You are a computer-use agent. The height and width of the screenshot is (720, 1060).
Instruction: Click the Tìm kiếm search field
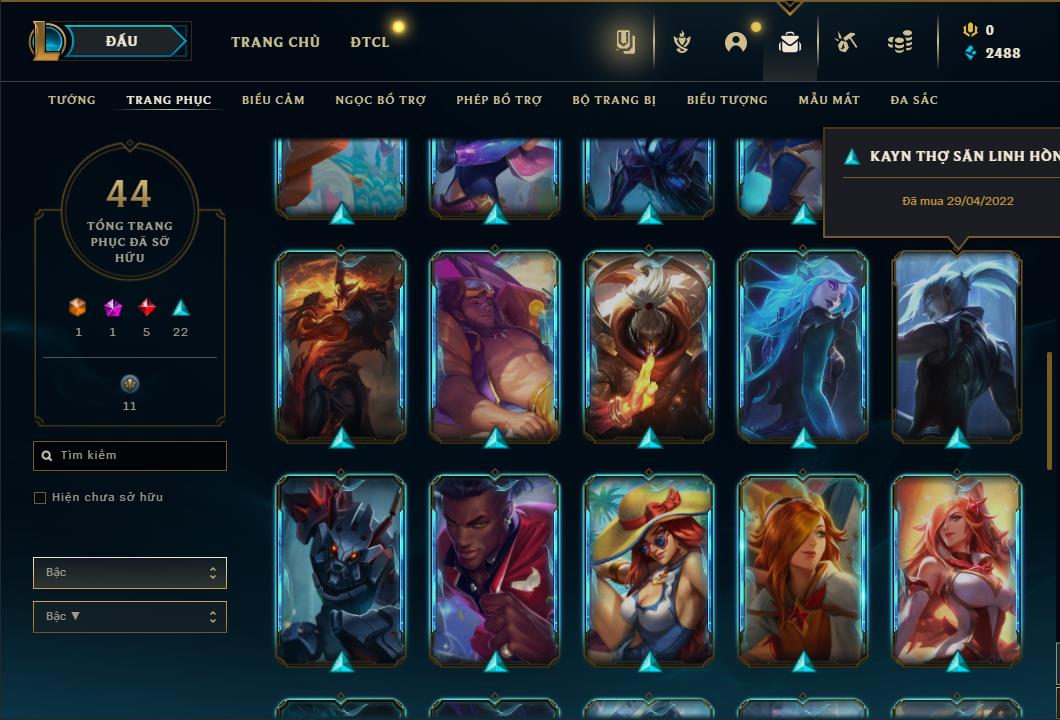(x=130, y=456)
